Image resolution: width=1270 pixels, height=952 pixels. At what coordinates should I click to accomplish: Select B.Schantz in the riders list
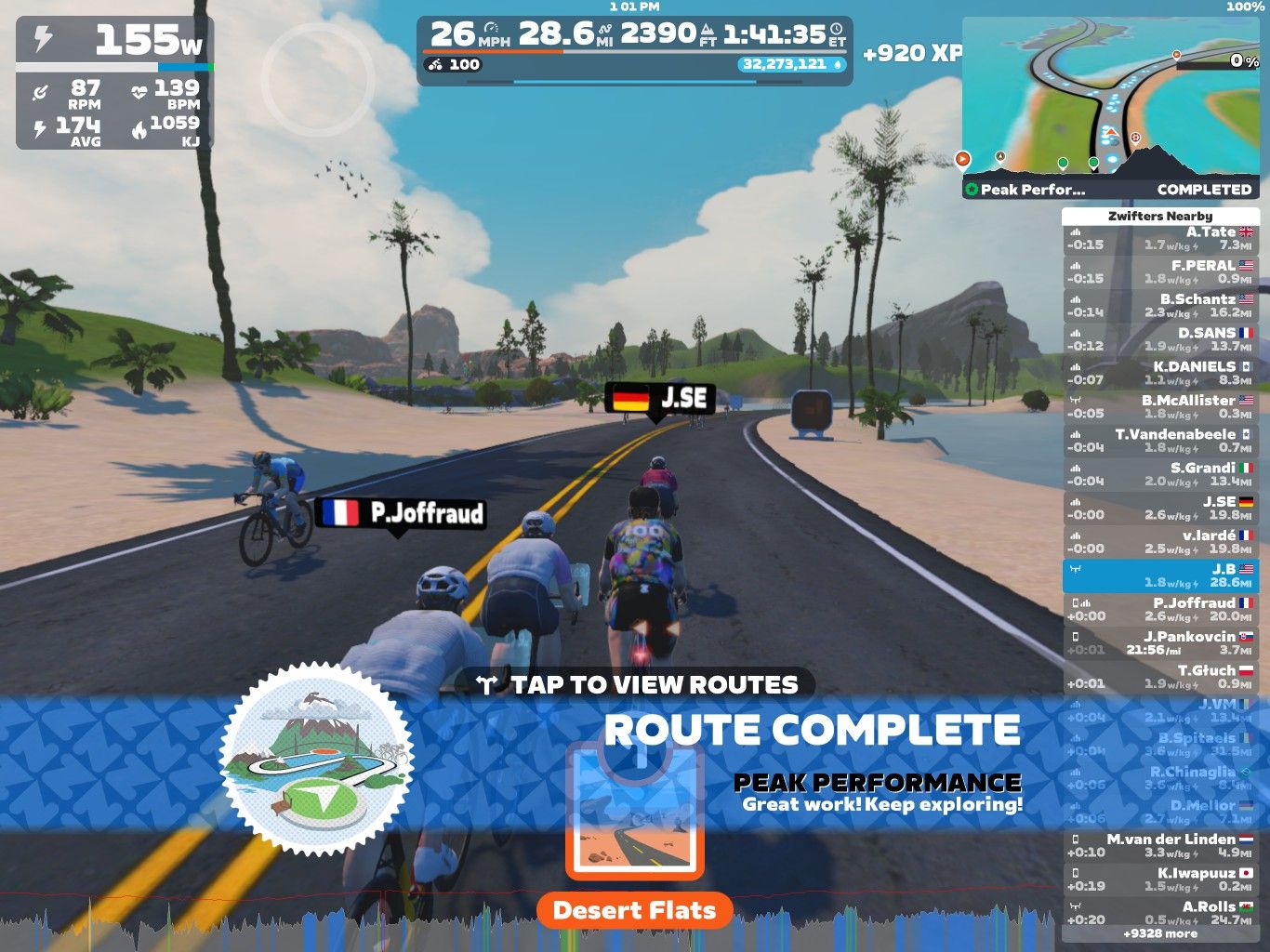(x=1160, y=306)
